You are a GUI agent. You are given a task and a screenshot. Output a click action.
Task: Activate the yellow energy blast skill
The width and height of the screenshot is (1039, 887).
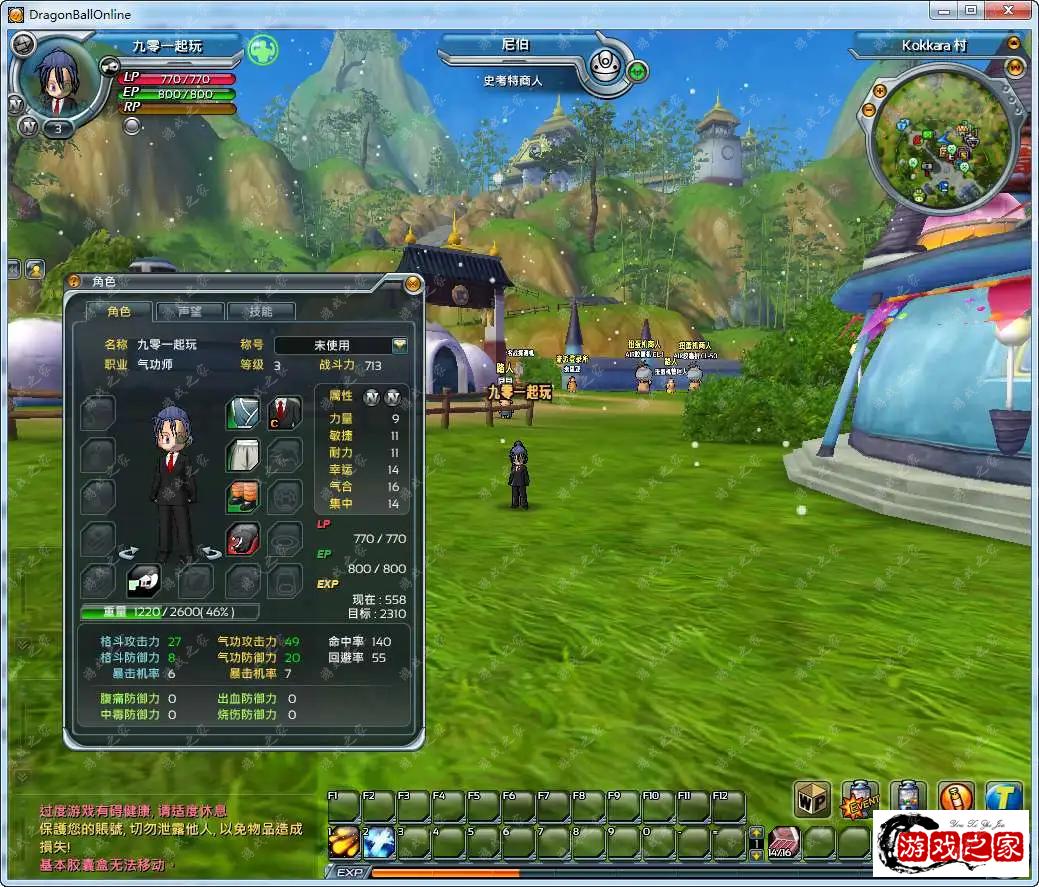click(x=344, y=842)
